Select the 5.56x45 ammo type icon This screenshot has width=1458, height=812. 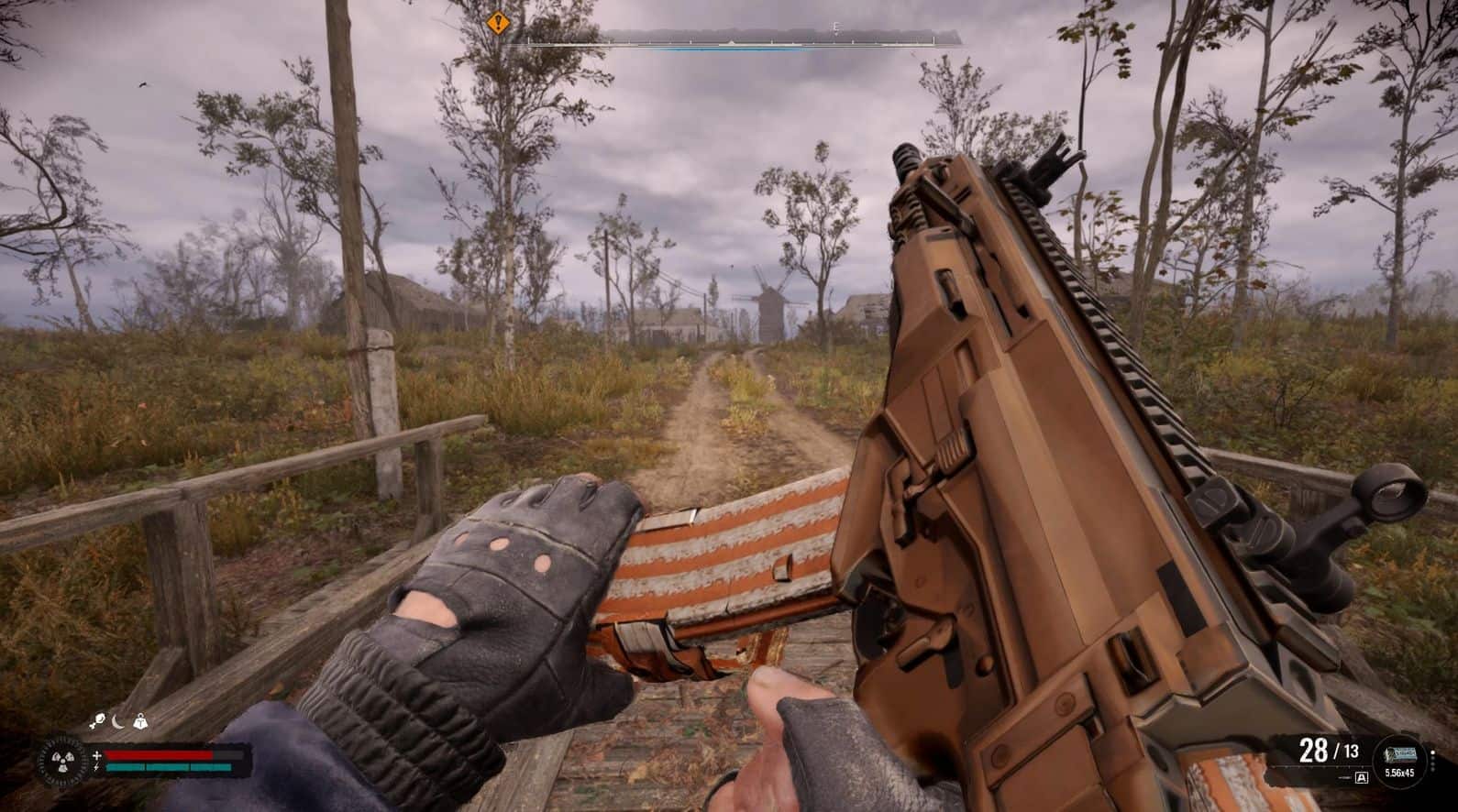click(1398, 757)
